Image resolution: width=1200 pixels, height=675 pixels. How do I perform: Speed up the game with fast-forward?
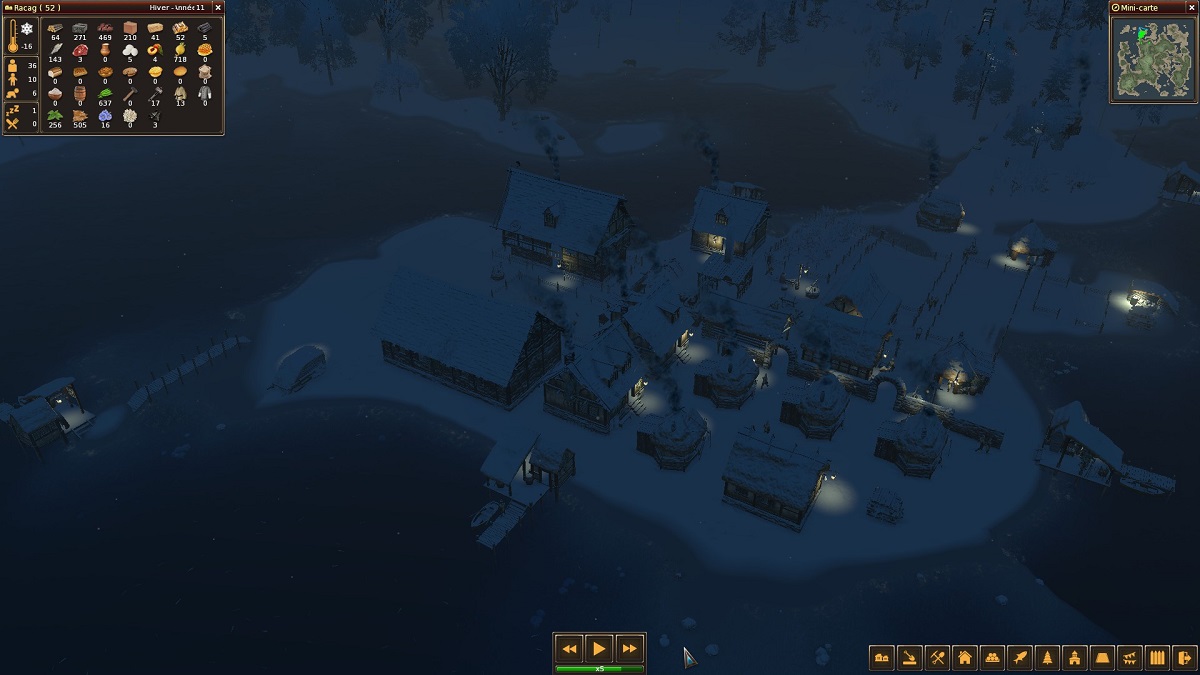pos(629,648)
